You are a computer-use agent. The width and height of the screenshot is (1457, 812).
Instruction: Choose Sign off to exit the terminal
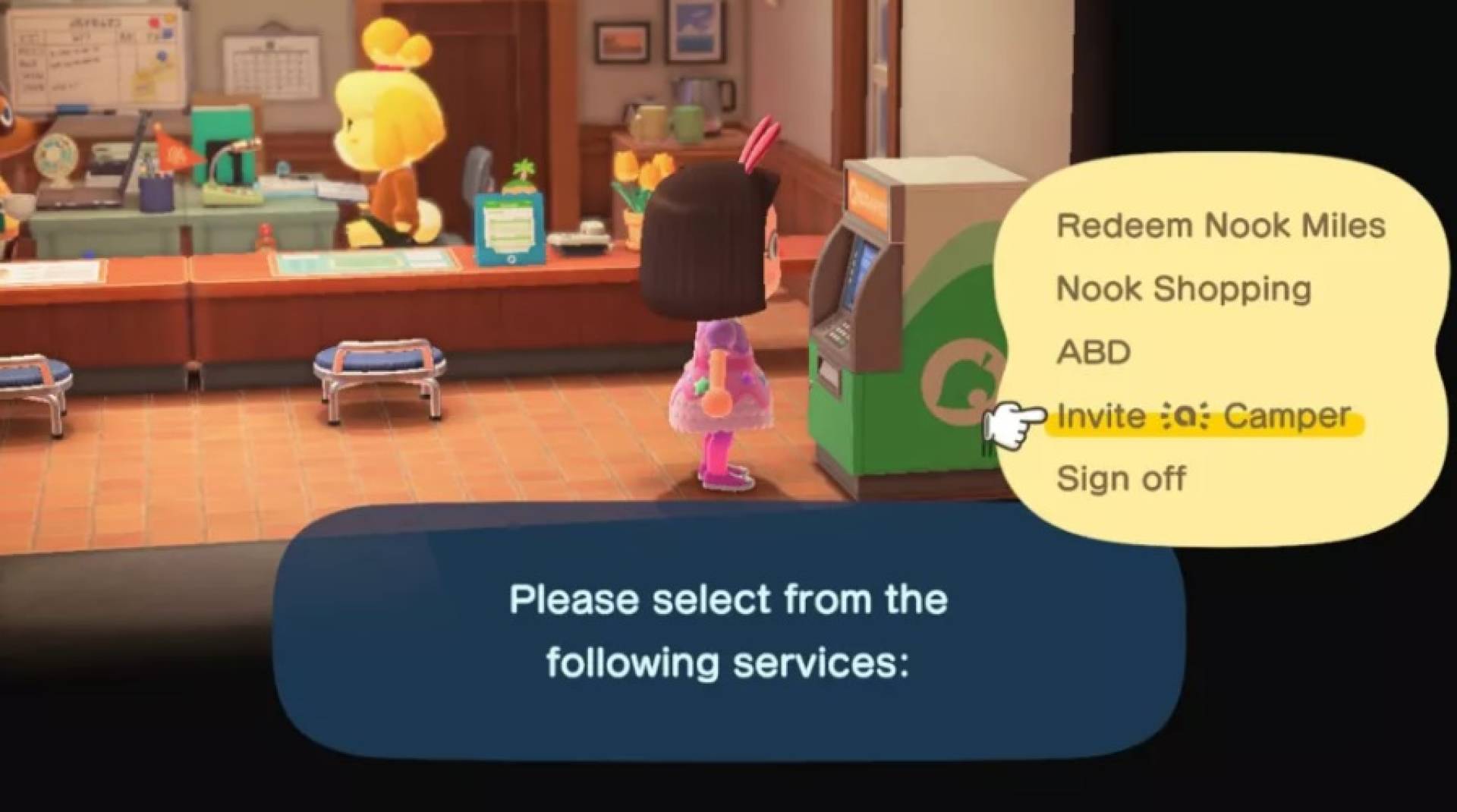click(x=1122, y=478)
